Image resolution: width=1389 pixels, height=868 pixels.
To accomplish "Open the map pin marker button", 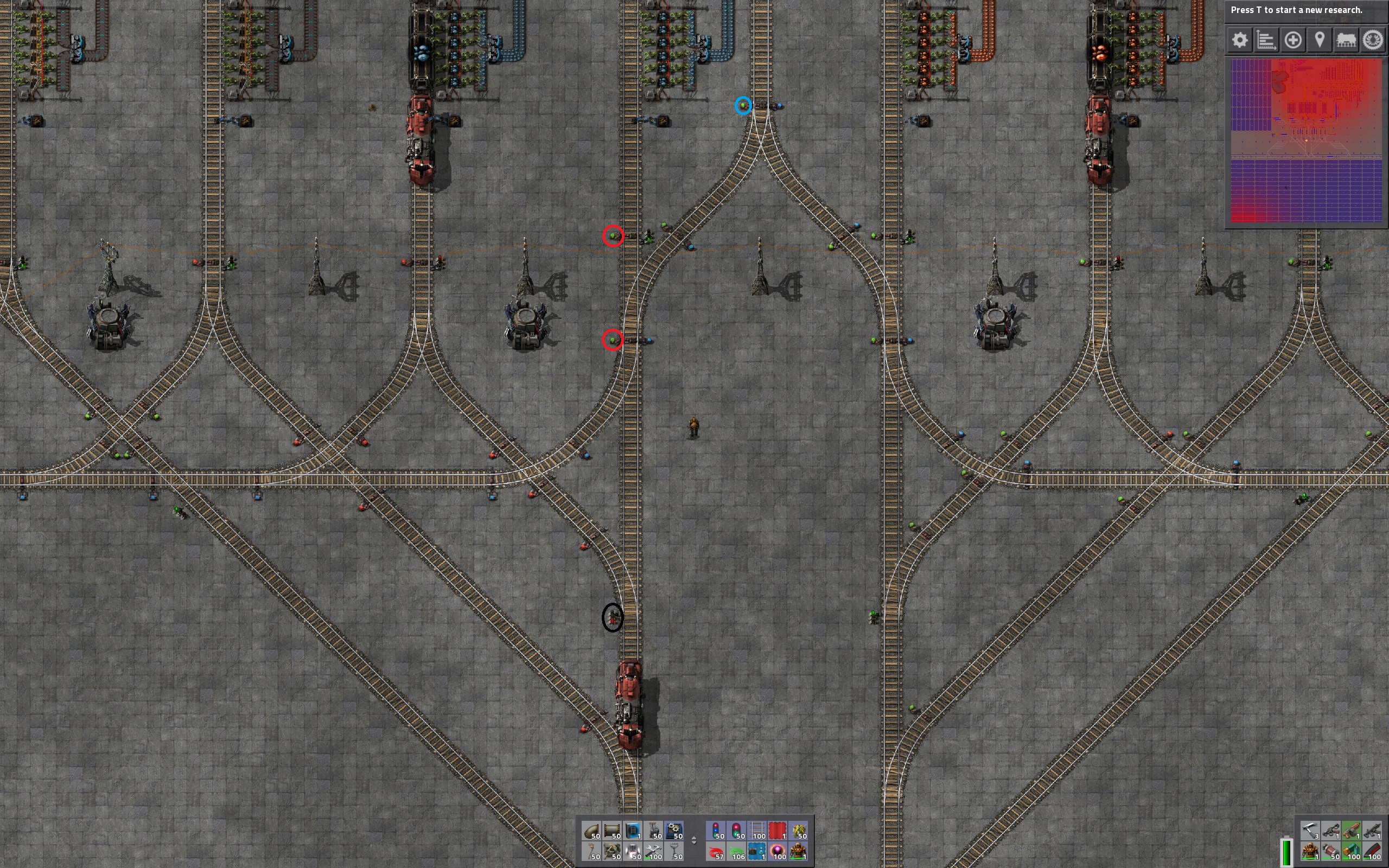I will click(1320, 40).
